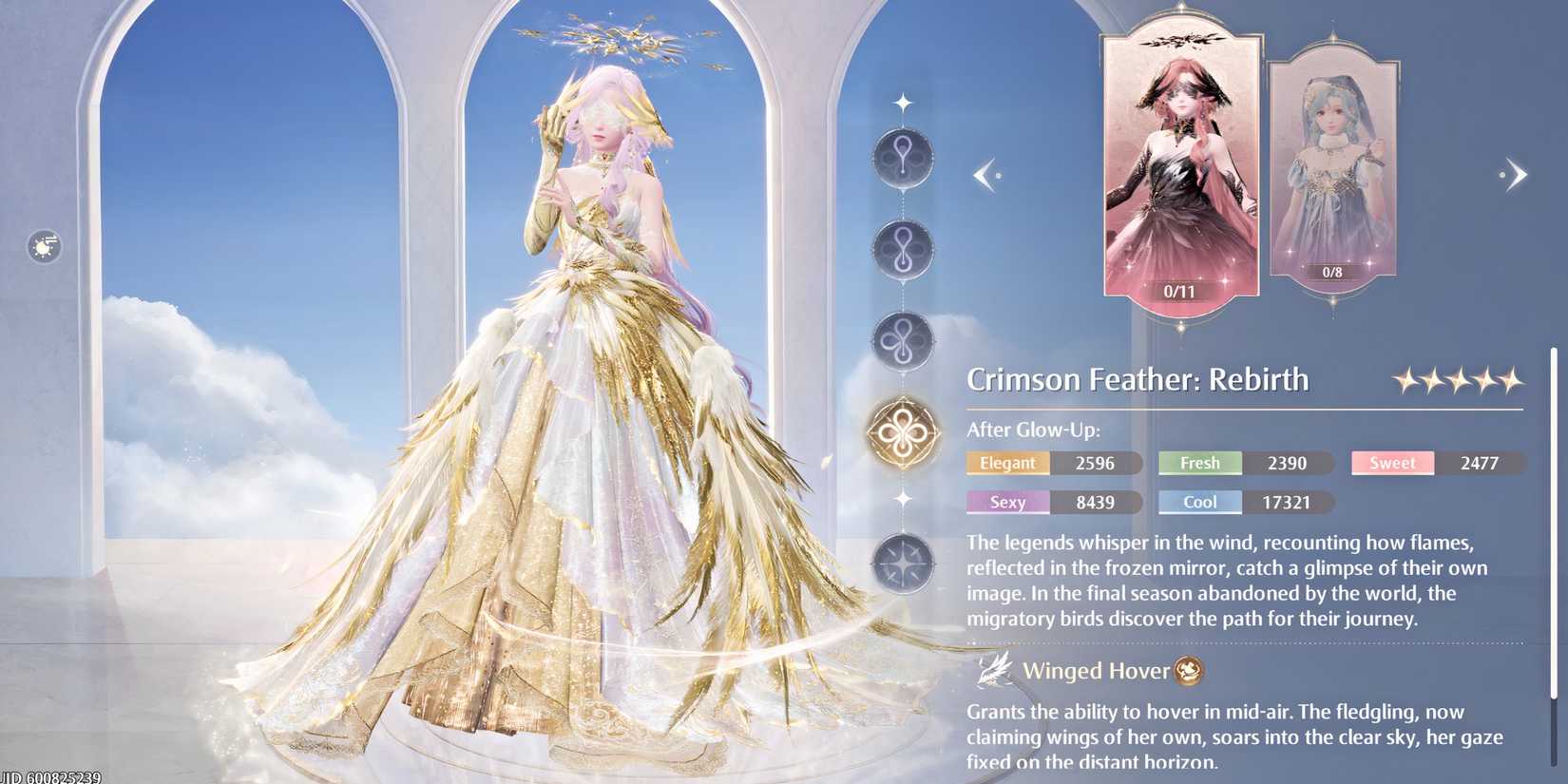Screen dimensions: 1568x784
Task: Select the glowing active fourth glow-up stage
Action: pyautogui.click(x=904, y=430)
